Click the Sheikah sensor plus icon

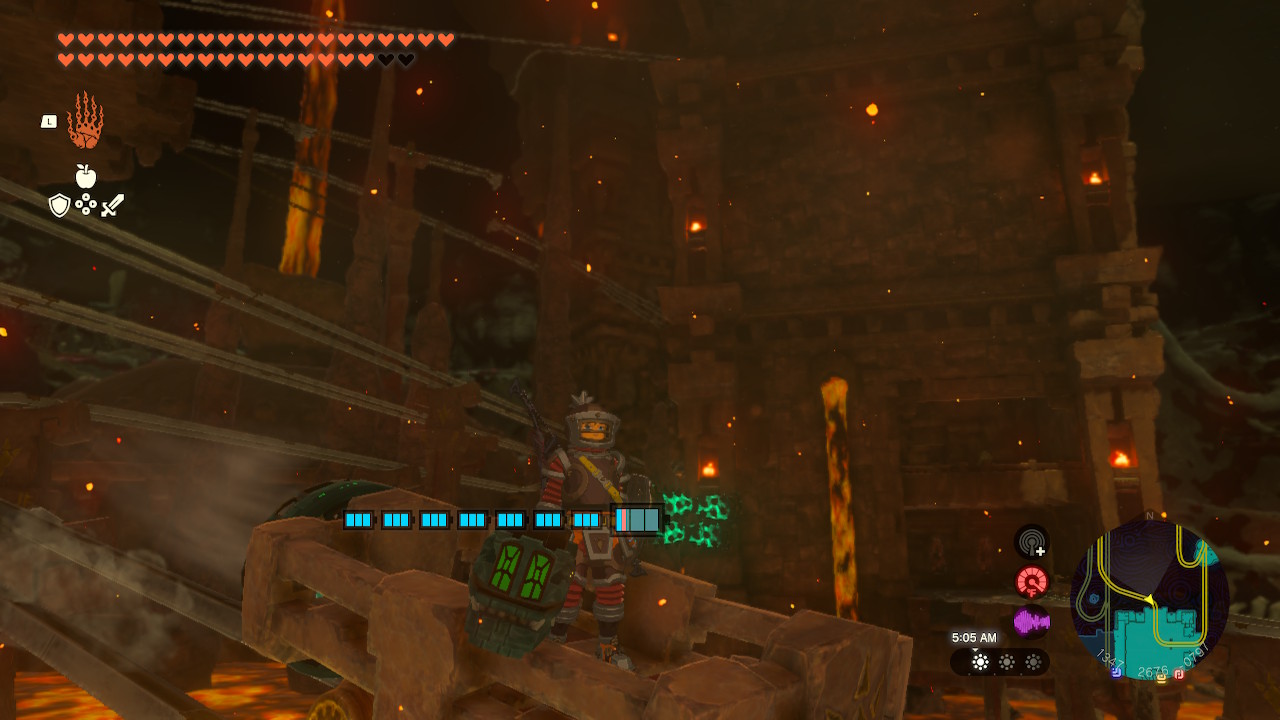[x=1031, y=543]
